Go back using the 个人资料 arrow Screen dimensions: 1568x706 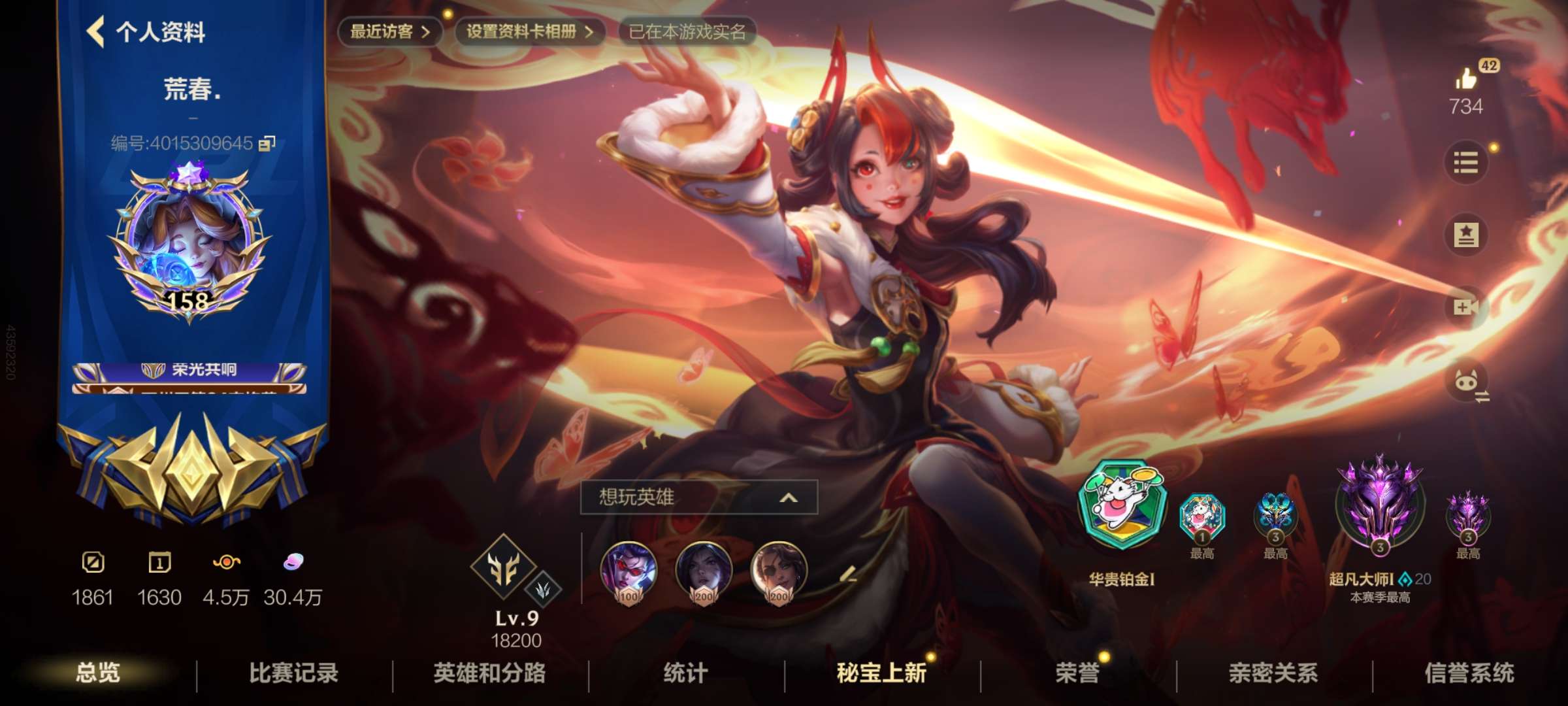tap(95, 32)
